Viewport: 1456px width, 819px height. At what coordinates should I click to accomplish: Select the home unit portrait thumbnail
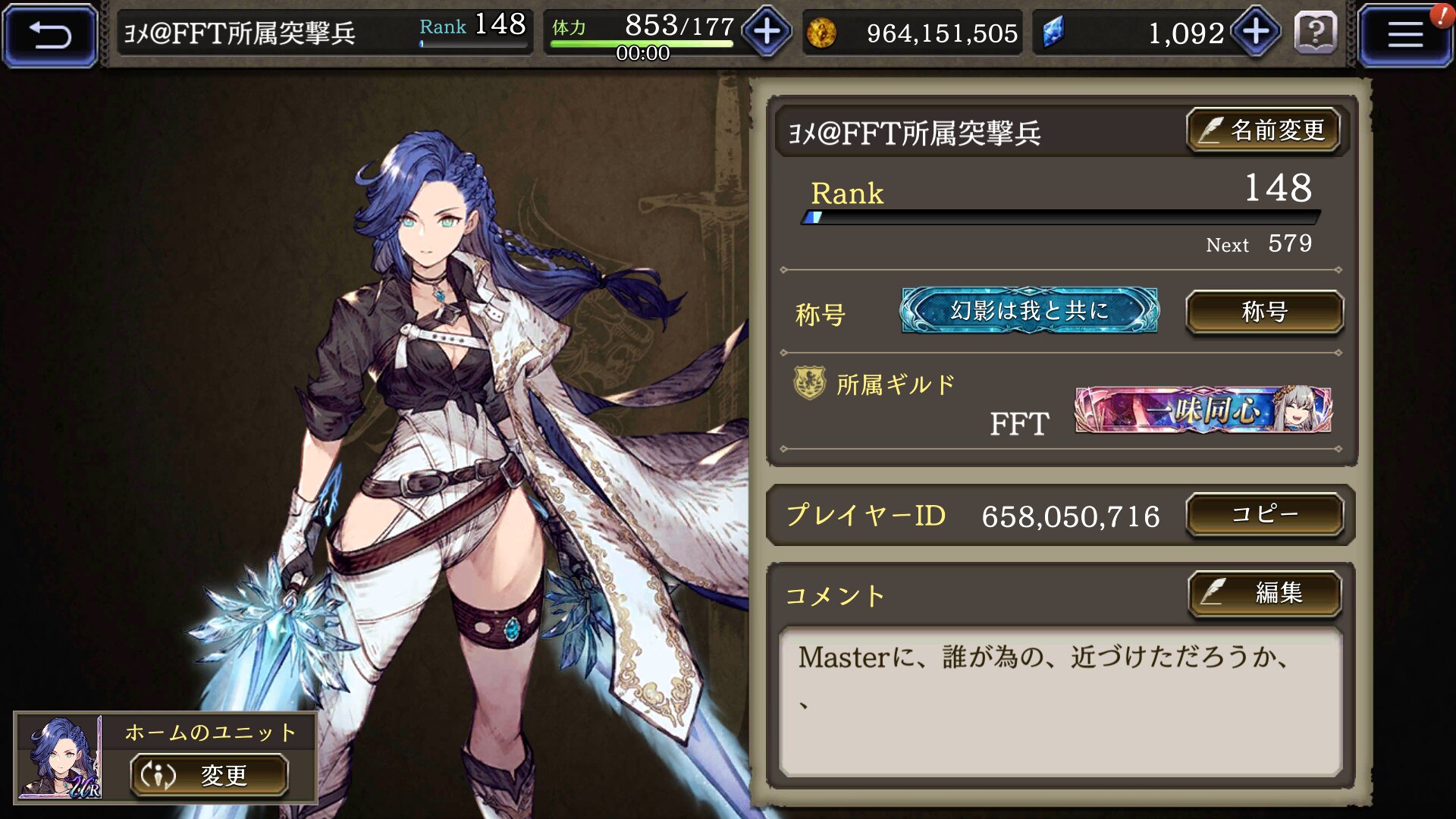[61, 758]
